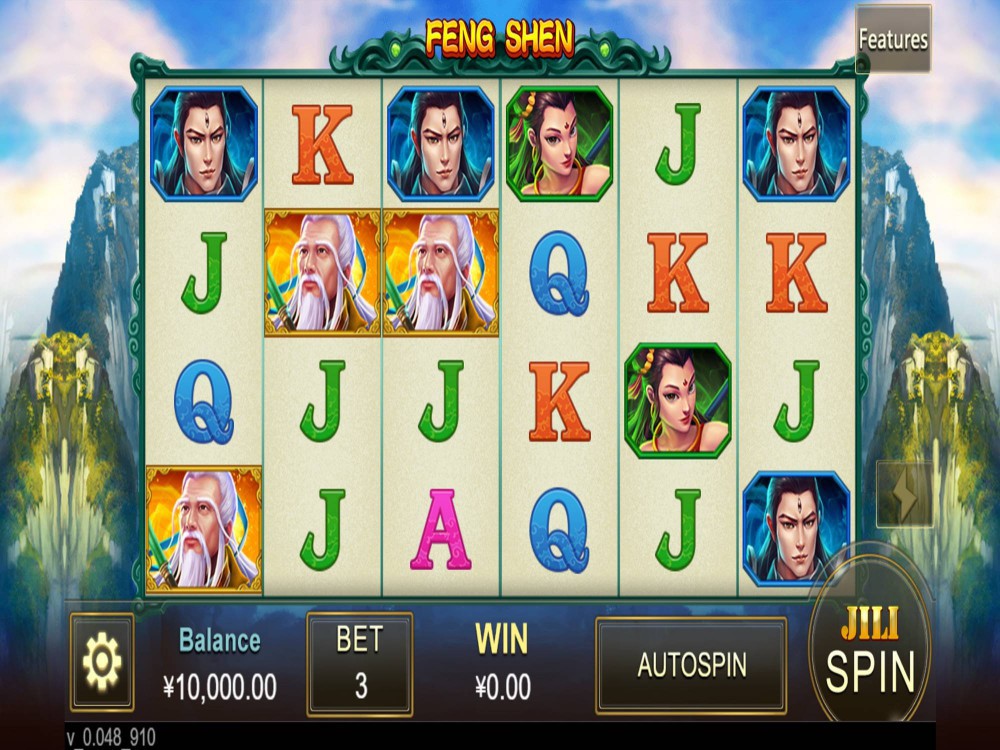This screenshot has width=1000, height=750.
Task: Toggle the lightning bolt turbo button
Action: click(904, 494)
